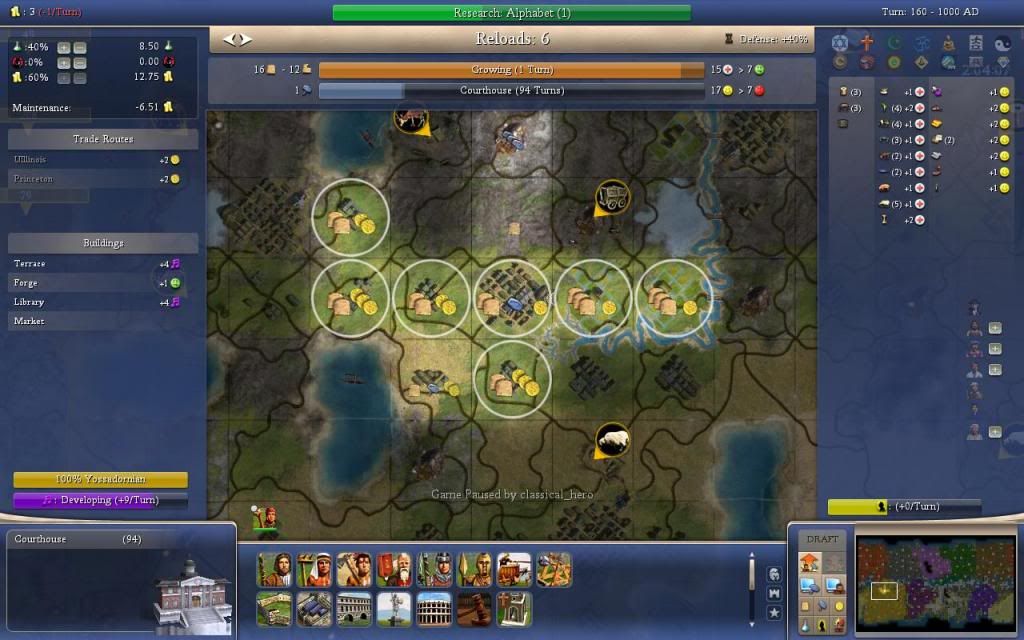Toggle the emphasize research flask button

point(806,625)
